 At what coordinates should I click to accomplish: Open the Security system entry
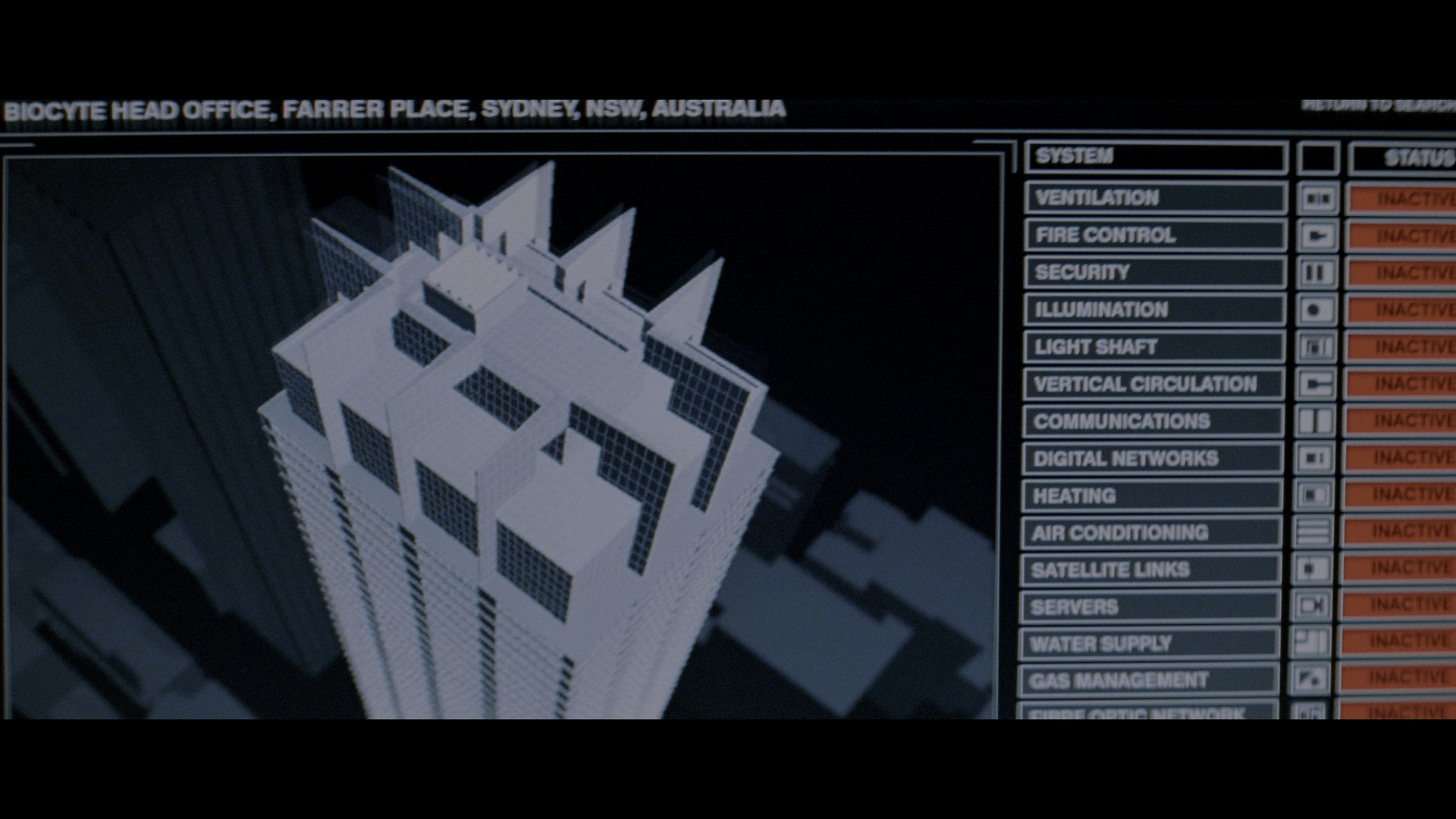point(1153,272)
